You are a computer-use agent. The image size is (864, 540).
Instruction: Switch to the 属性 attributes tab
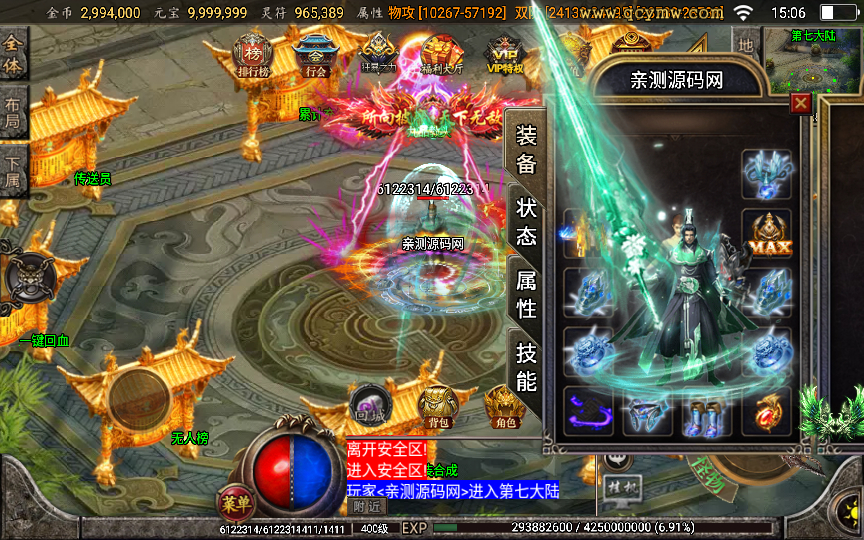526,295
